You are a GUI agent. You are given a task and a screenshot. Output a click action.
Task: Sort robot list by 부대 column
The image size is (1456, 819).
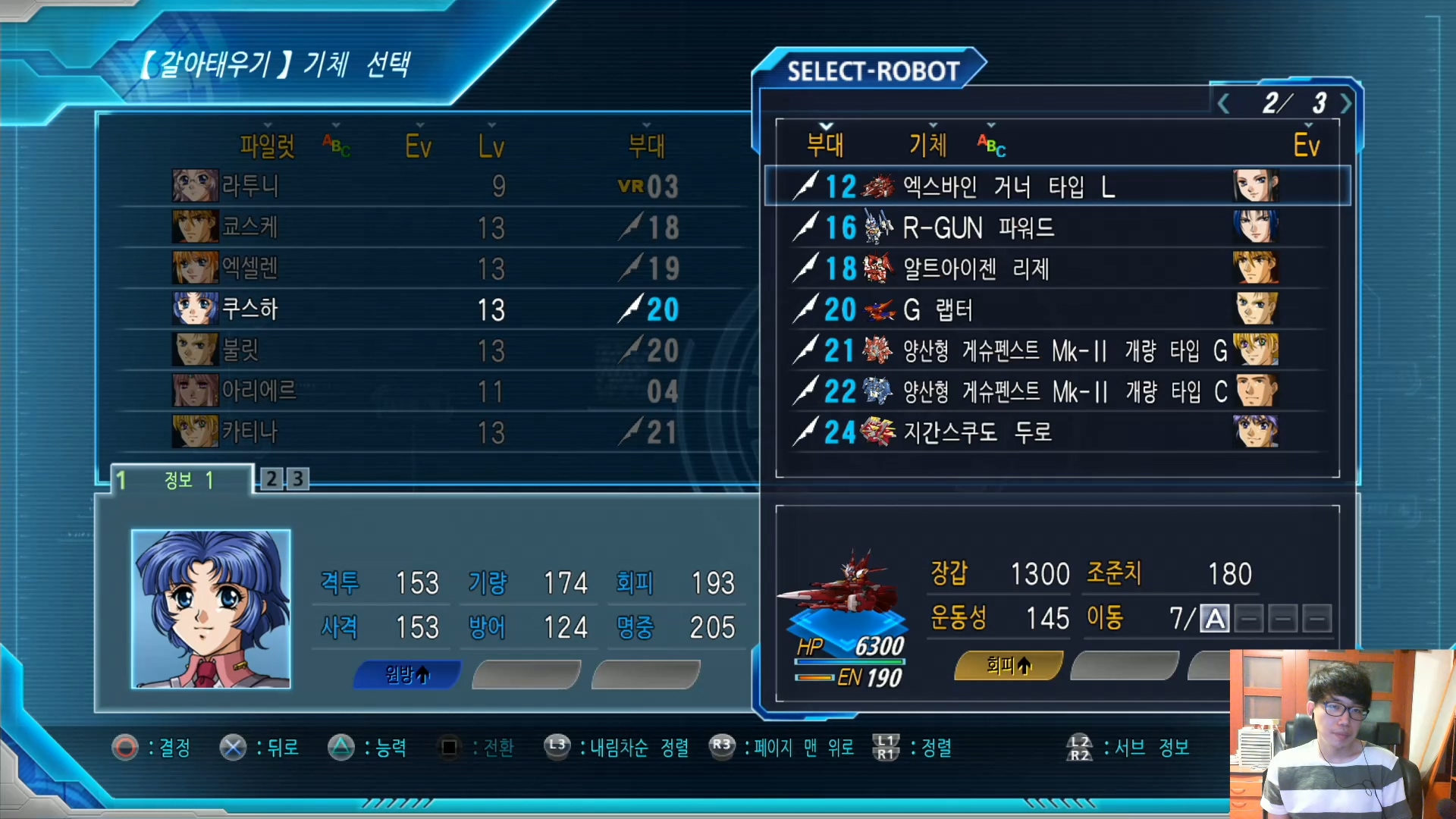(x=825, y=143)
